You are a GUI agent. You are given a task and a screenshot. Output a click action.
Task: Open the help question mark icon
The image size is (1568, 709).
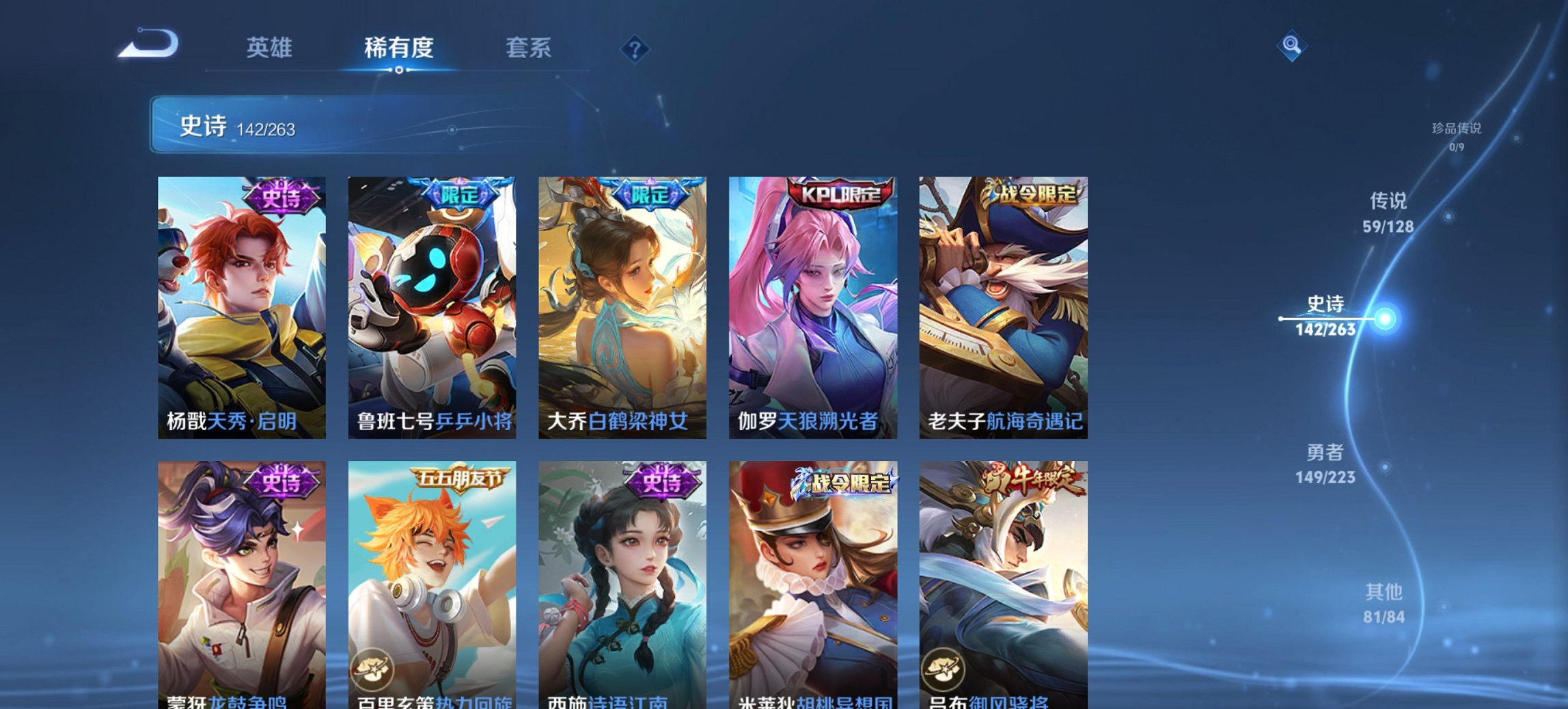(x=634, y=48)
